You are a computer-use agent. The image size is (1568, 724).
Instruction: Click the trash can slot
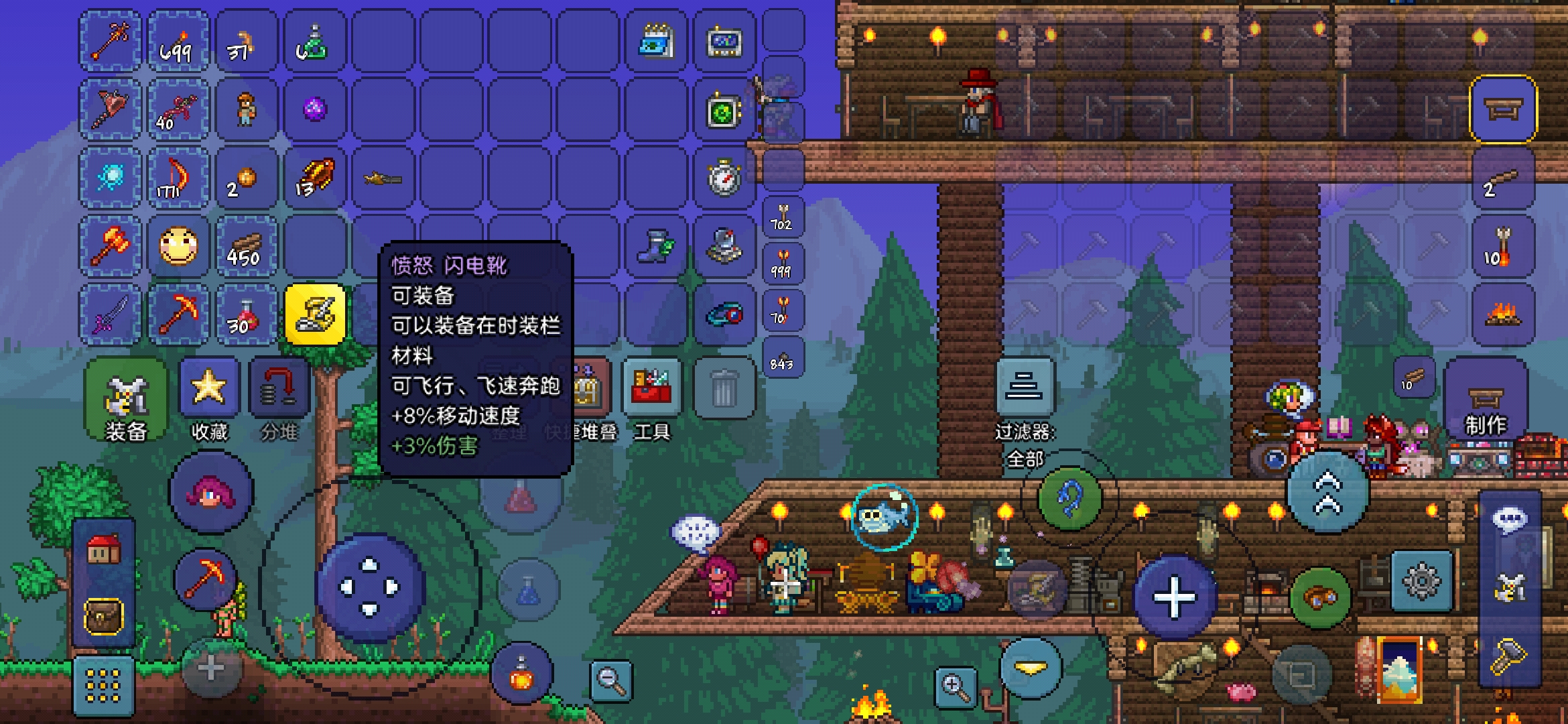[x=724, y=389]
